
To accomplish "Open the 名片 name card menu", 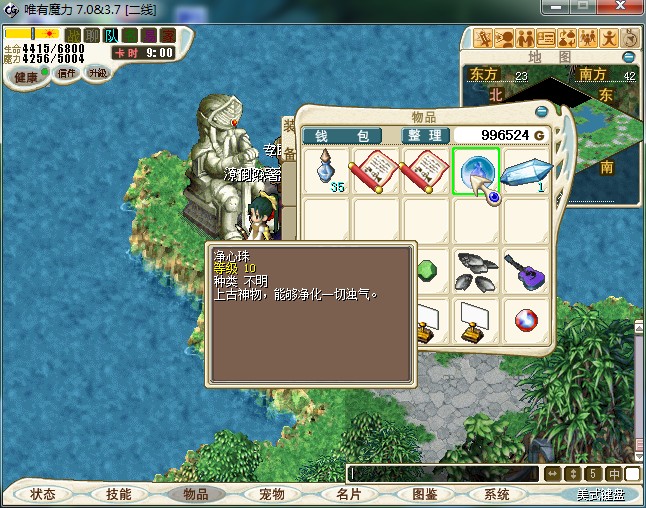I will point(347,494).
